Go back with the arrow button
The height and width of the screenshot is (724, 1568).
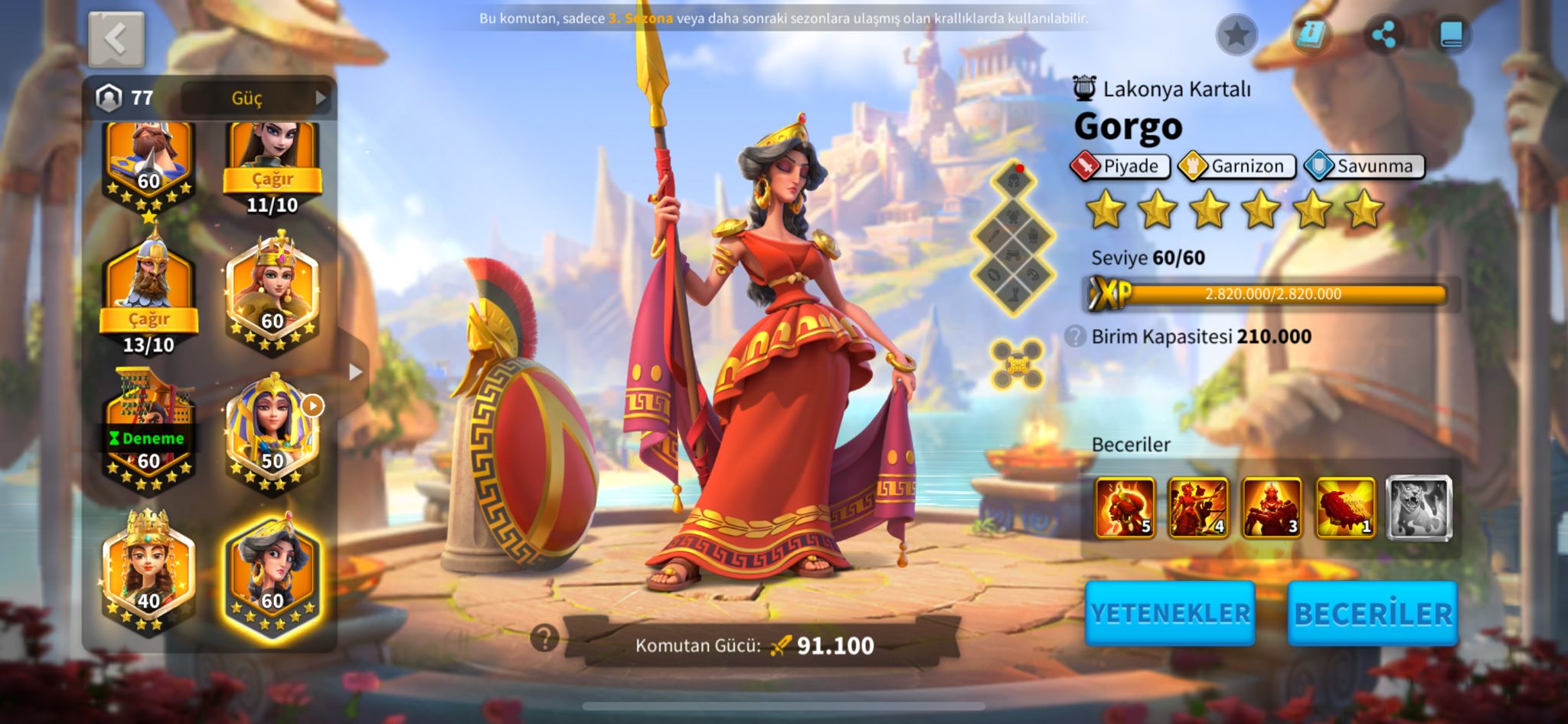[x=116, y=39]
